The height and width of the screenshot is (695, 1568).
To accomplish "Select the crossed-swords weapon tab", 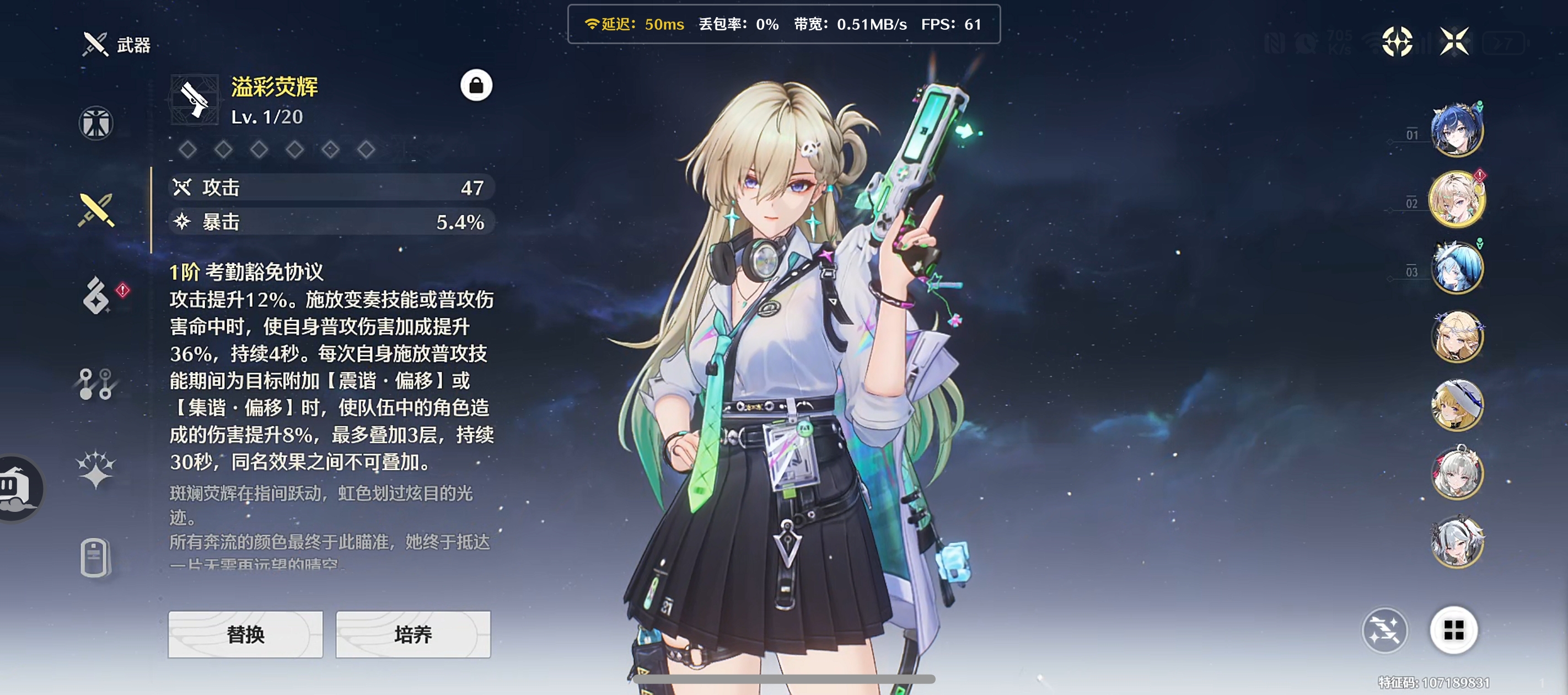I will (95, 210).
